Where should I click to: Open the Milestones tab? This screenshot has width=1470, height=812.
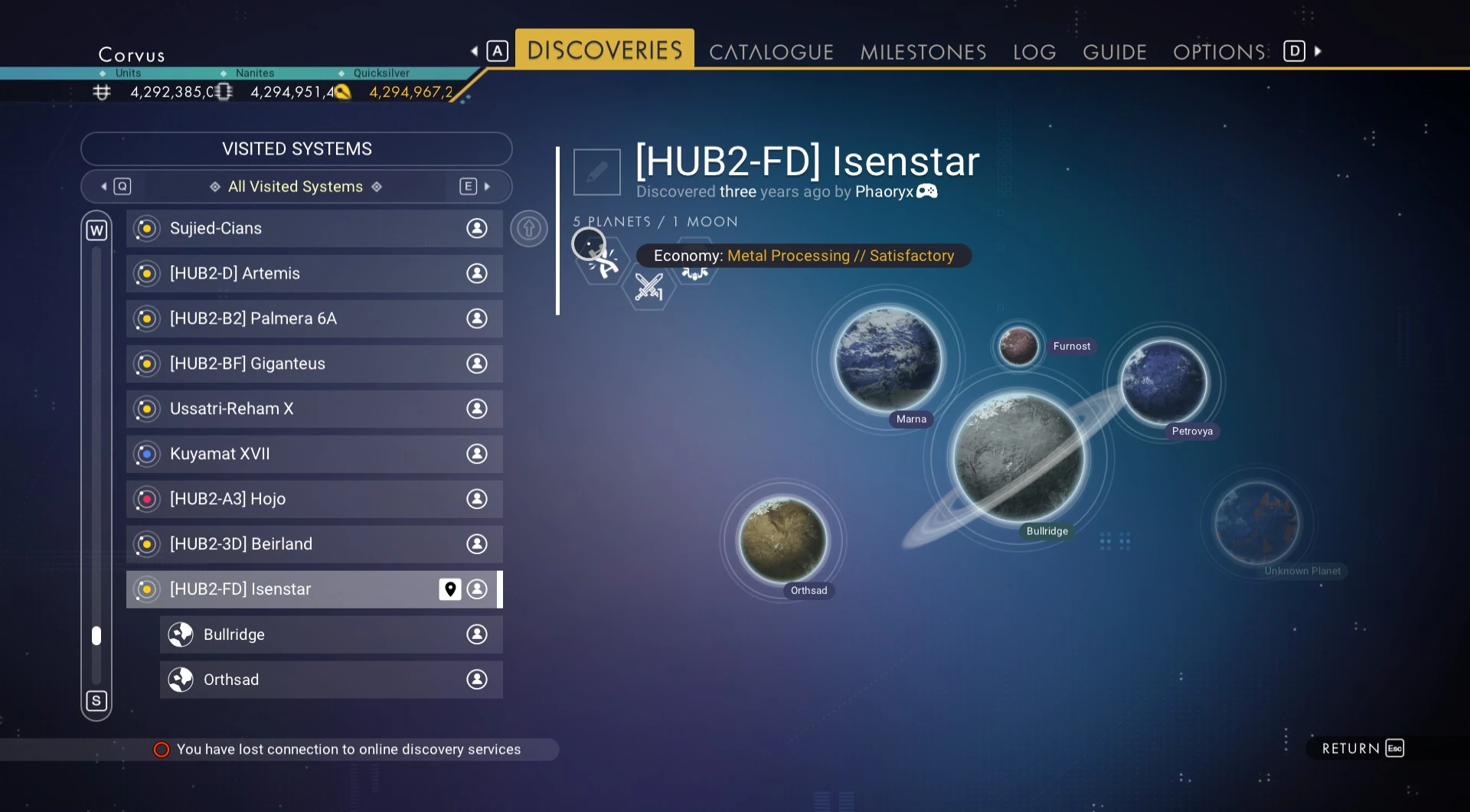coord(923,52)
